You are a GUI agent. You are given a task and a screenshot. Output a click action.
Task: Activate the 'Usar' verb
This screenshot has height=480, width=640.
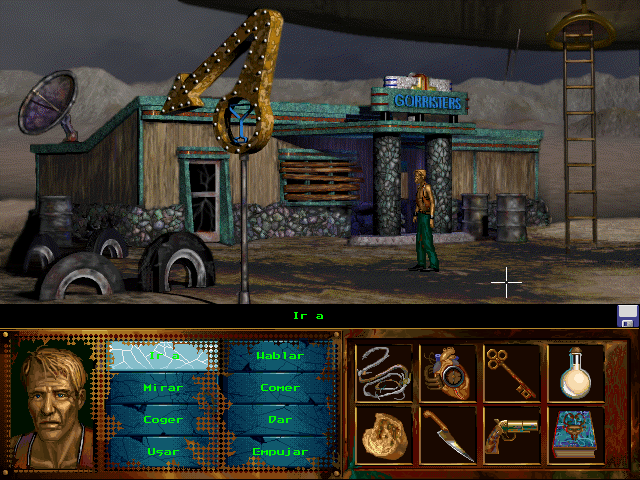click(x=162, y=451)
